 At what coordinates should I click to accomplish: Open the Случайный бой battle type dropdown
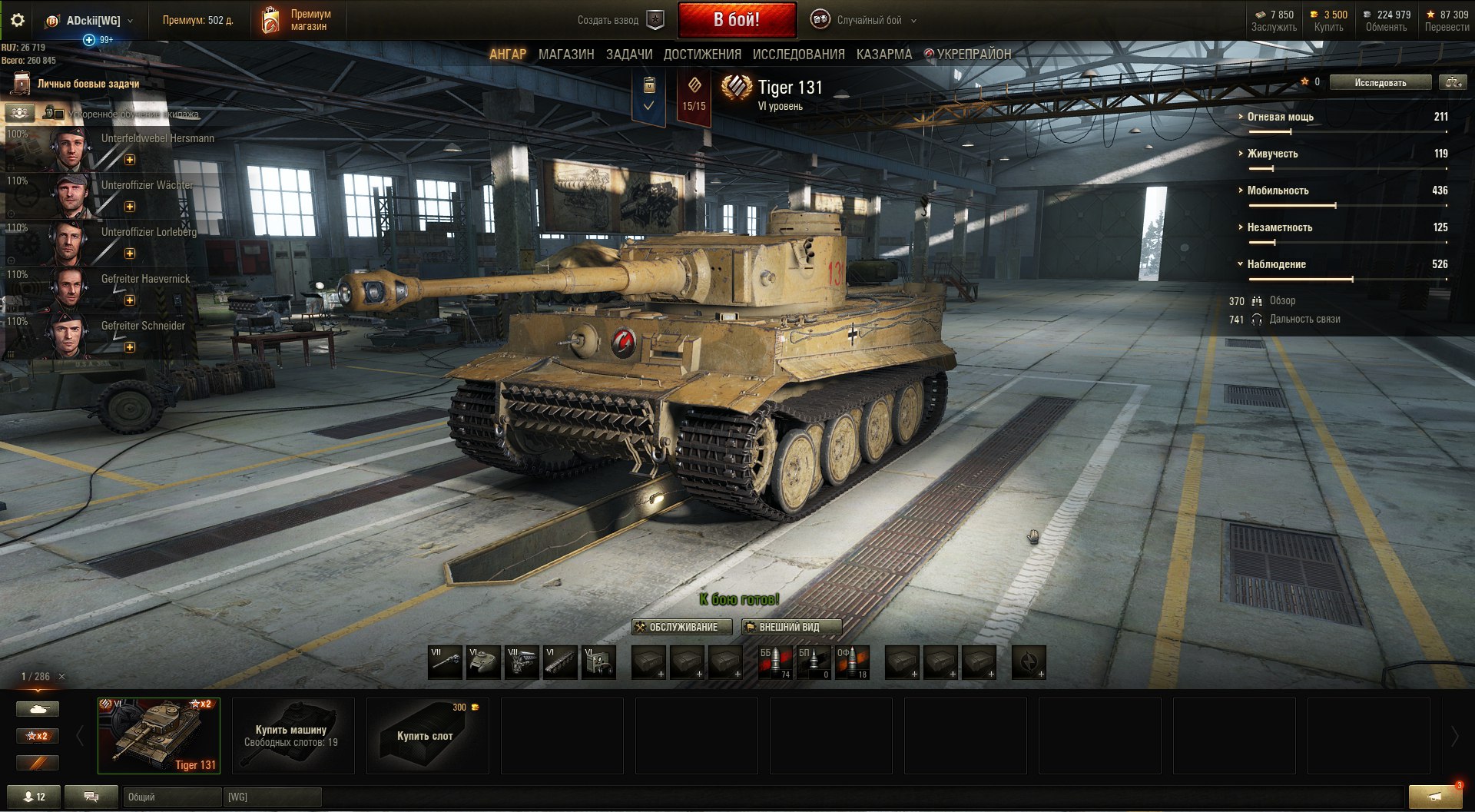(x=868, y=21)
